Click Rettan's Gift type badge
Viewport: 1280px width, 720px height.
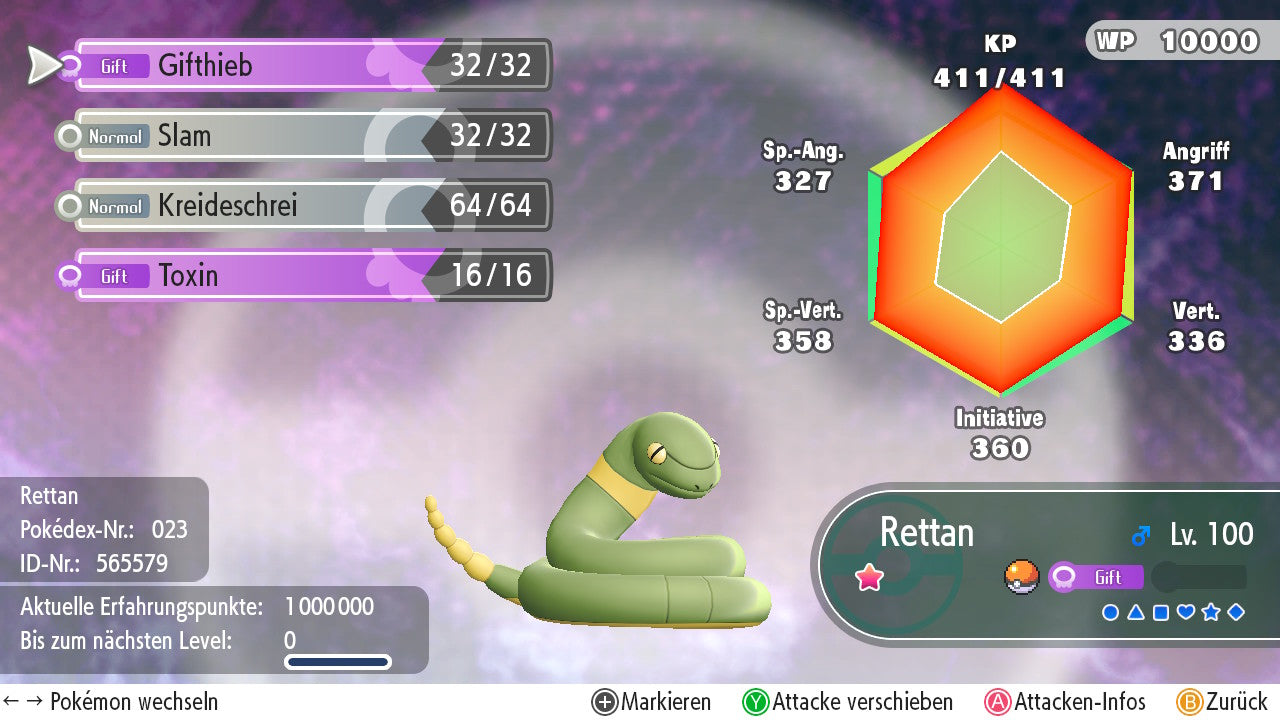coord(1096,577)
